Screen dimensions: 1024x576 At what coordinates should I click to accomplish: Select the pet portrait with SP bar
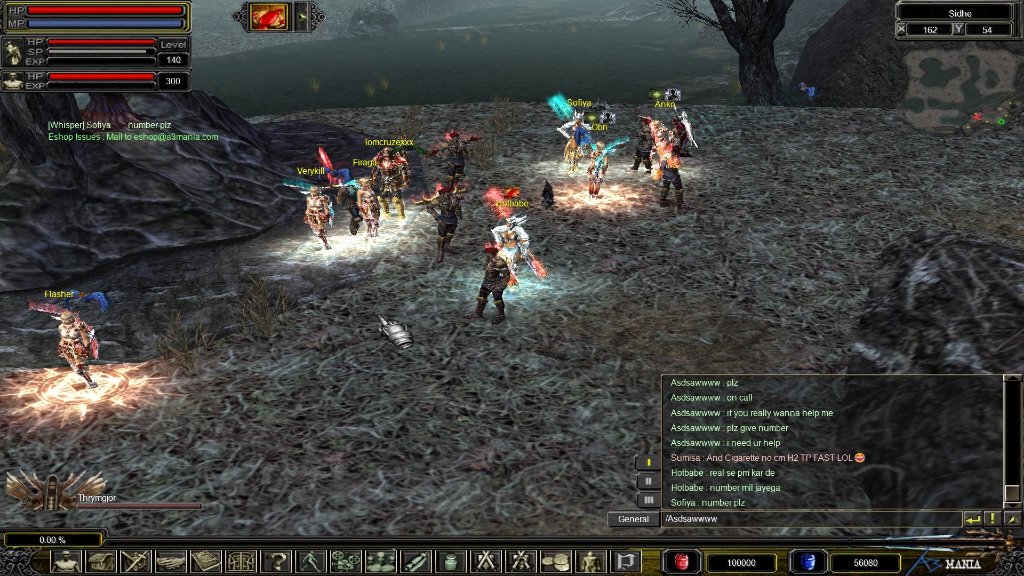[14, 53]
